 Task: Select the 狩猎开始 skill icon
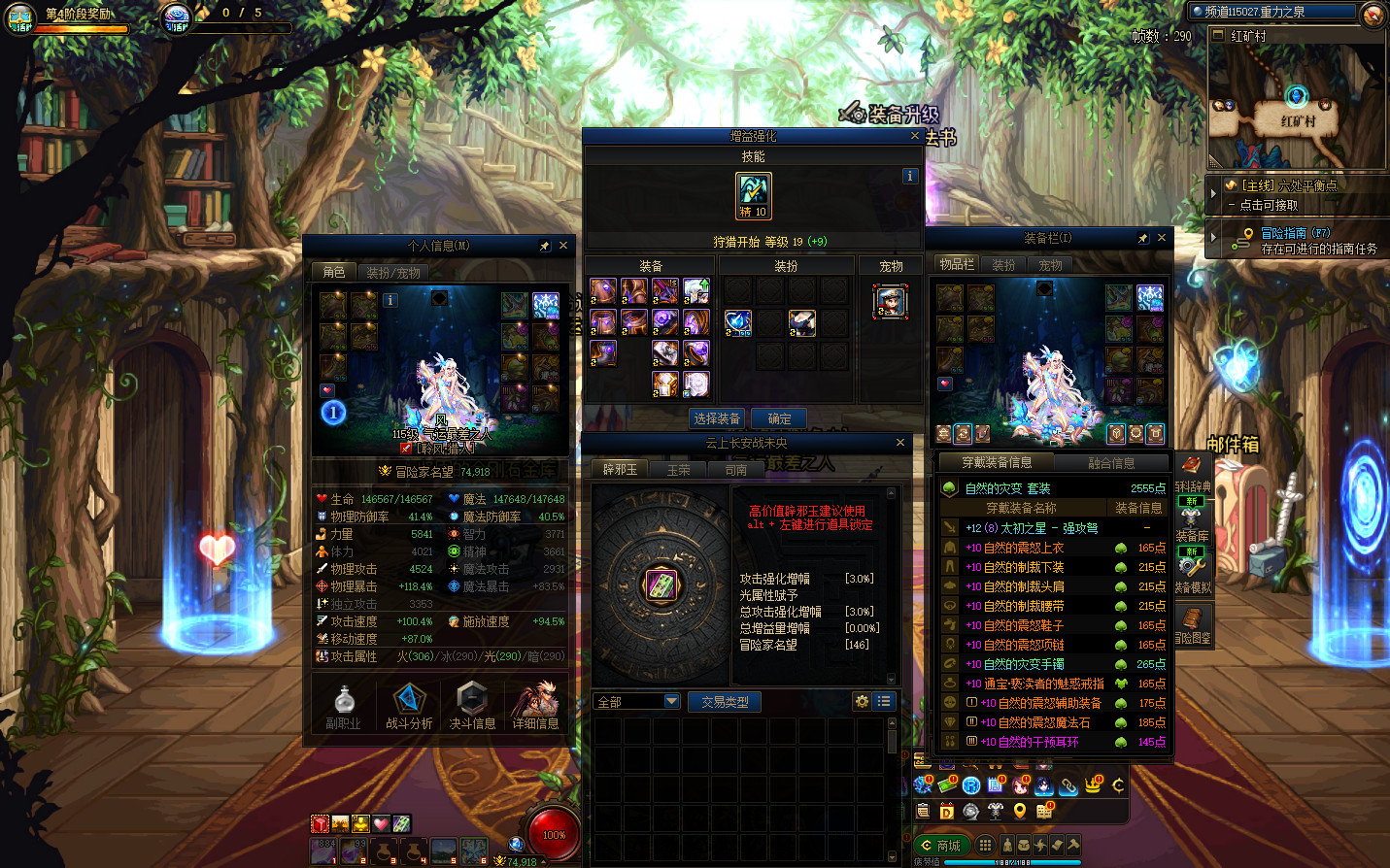click(x=753, y=194)
